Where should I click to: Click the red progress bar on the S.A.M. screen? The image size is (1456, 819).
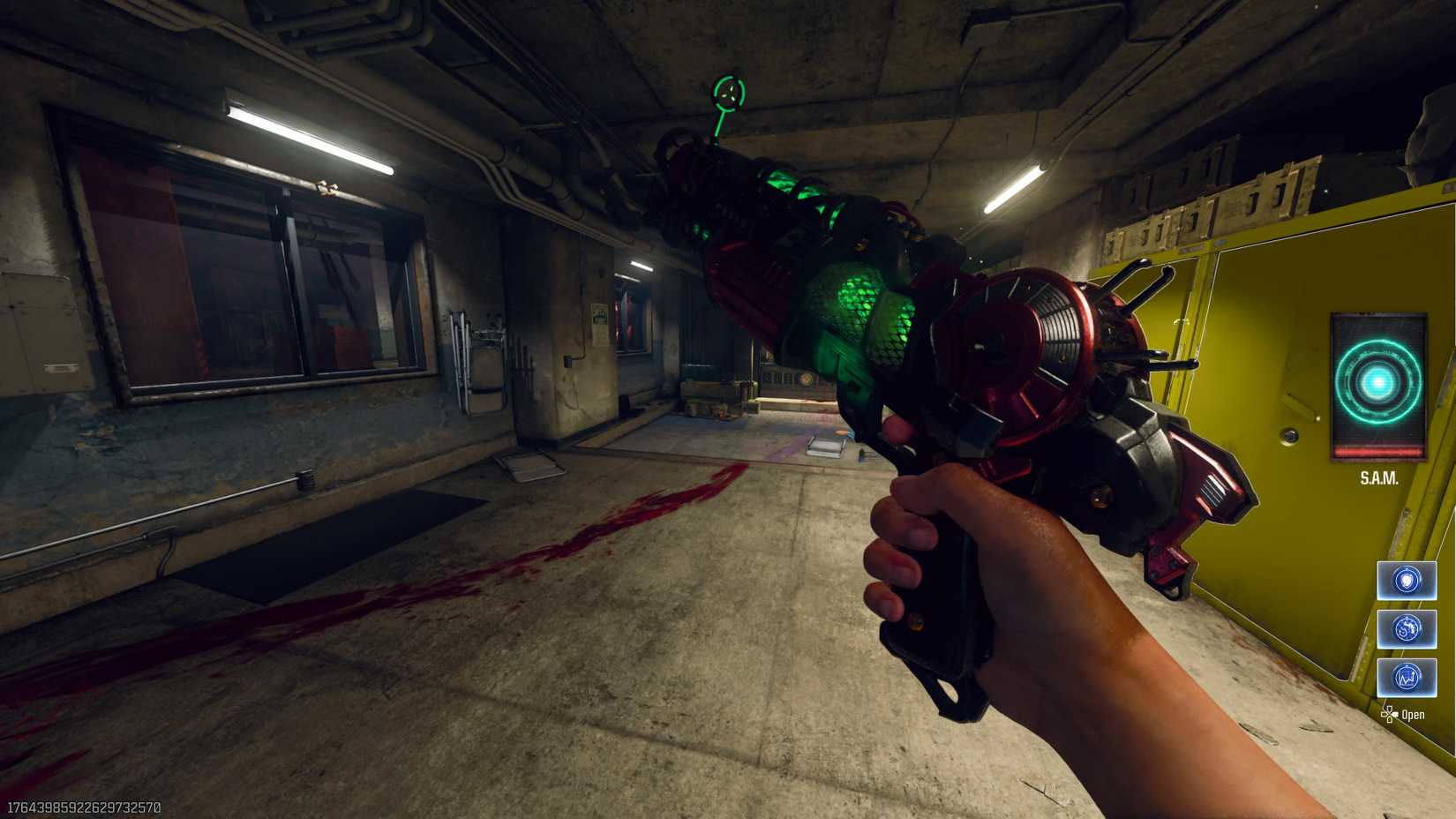(x=1377, y=451)
